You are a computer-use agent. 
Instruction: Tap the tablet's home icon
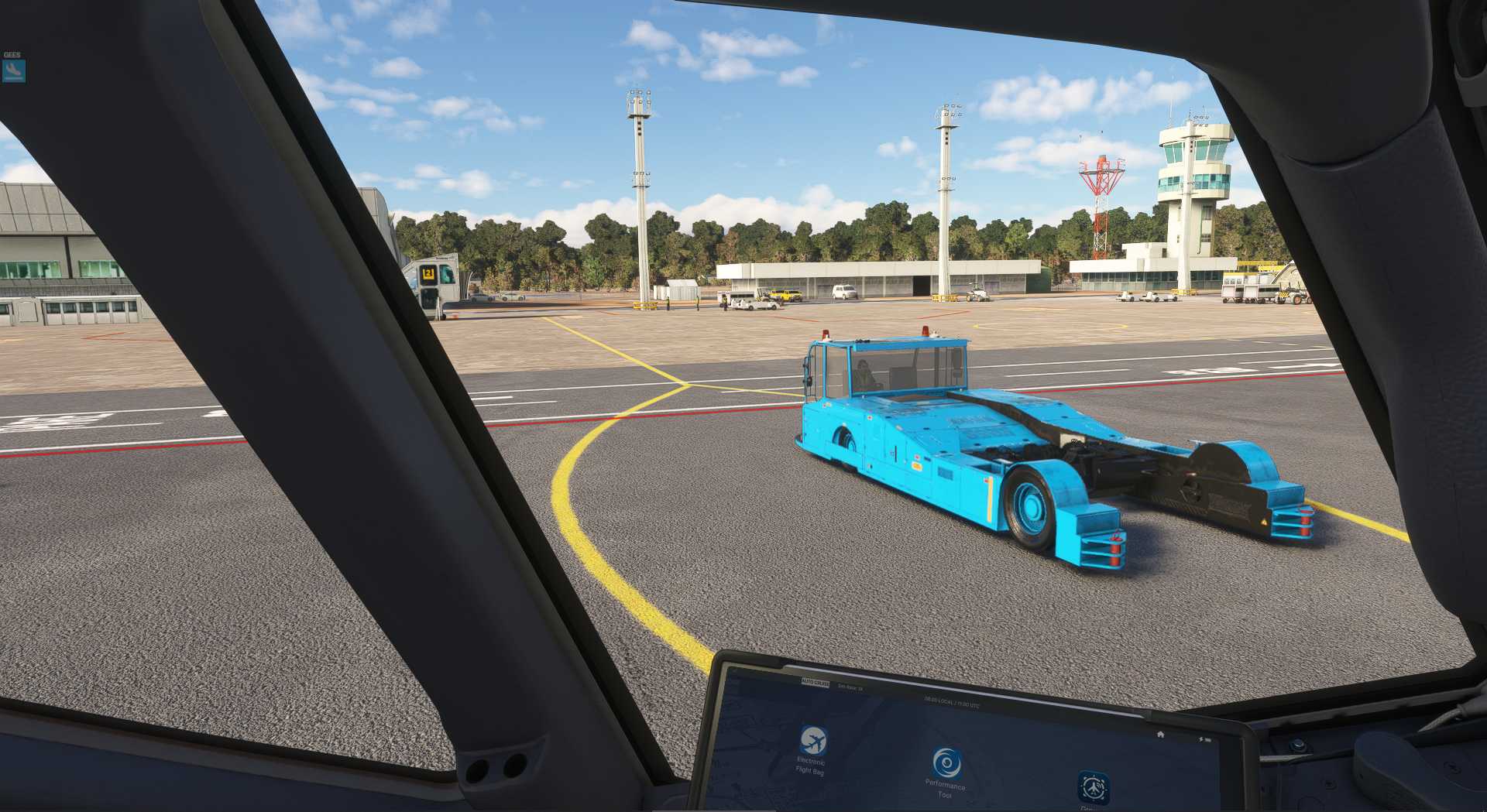pos(1160,734)
